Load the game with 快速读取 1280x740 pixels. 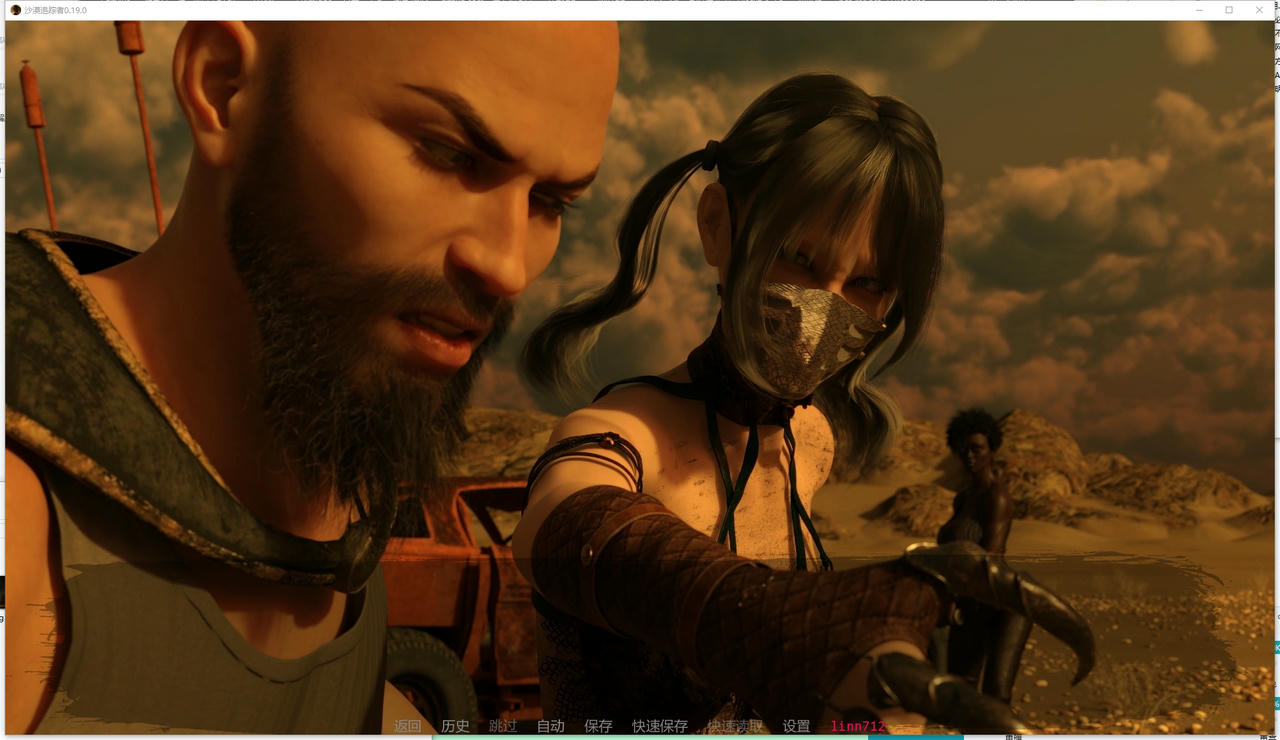point(737,726)
